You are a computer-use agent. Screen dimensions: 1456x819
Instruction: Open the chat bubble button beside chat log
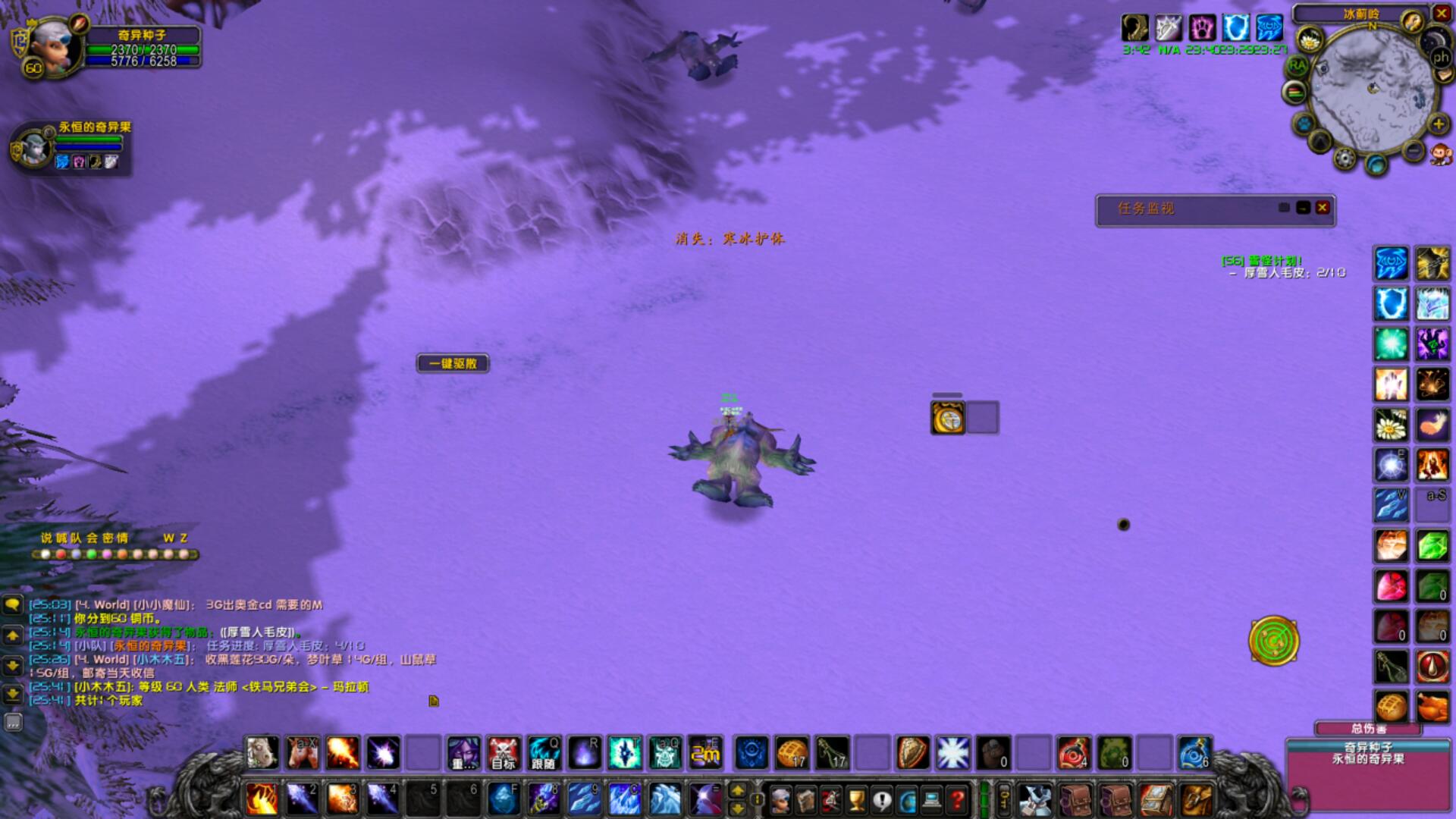coord(13,605)
